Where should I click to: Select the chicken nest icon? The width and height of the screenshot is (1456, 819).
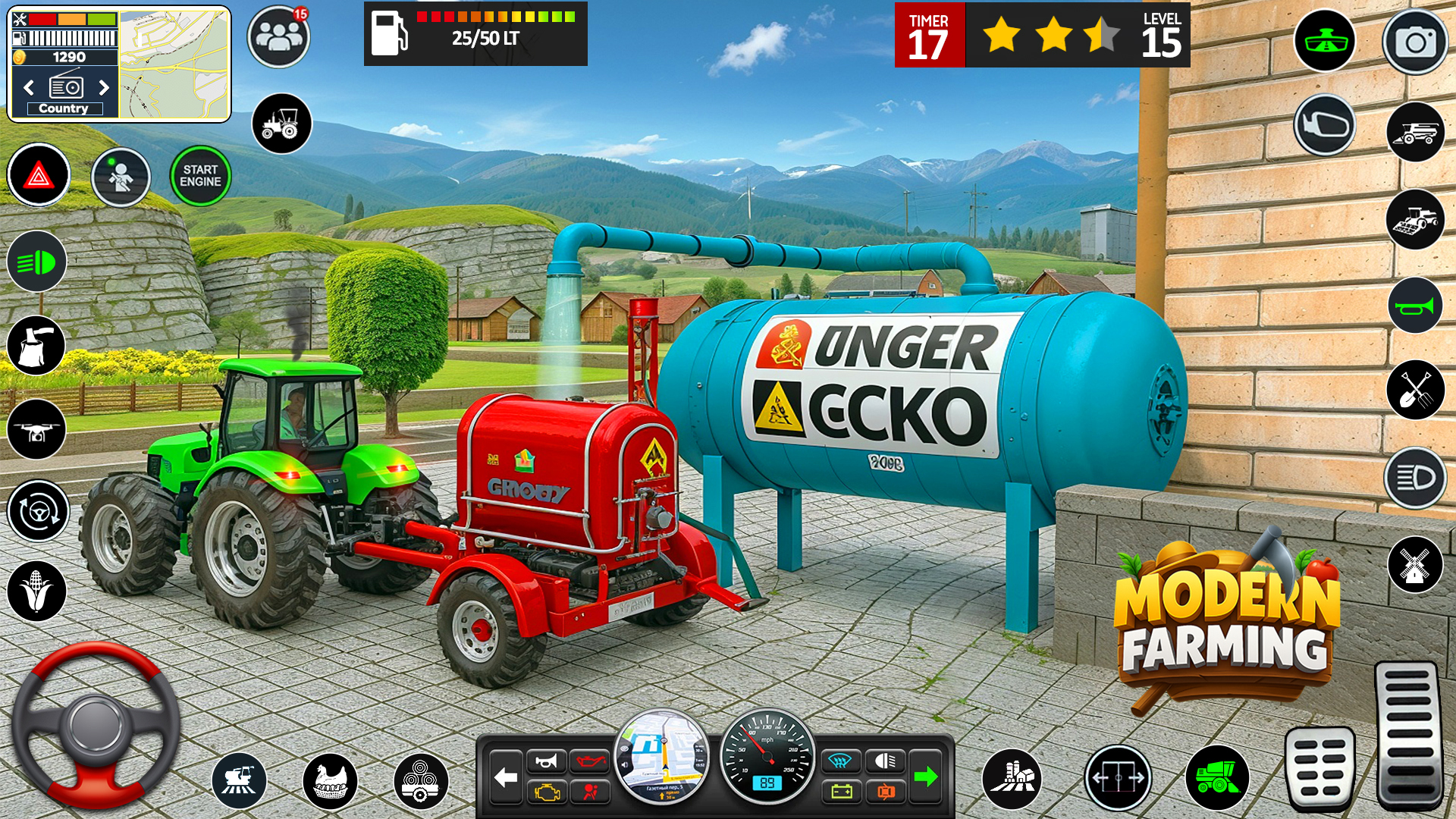pos(330,781)
